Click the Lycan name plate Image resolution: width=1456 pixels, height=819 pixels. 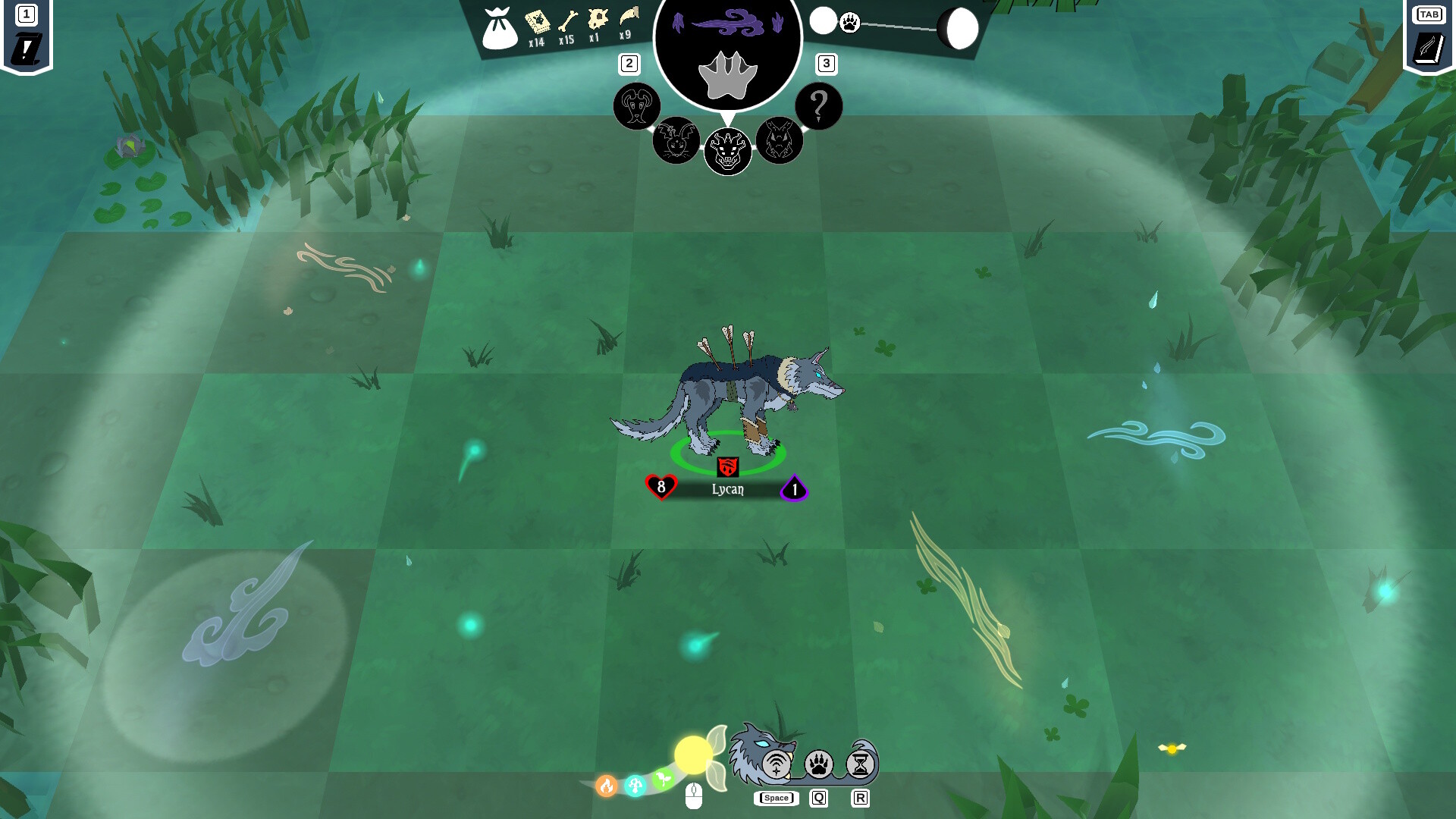click(728, 489)
